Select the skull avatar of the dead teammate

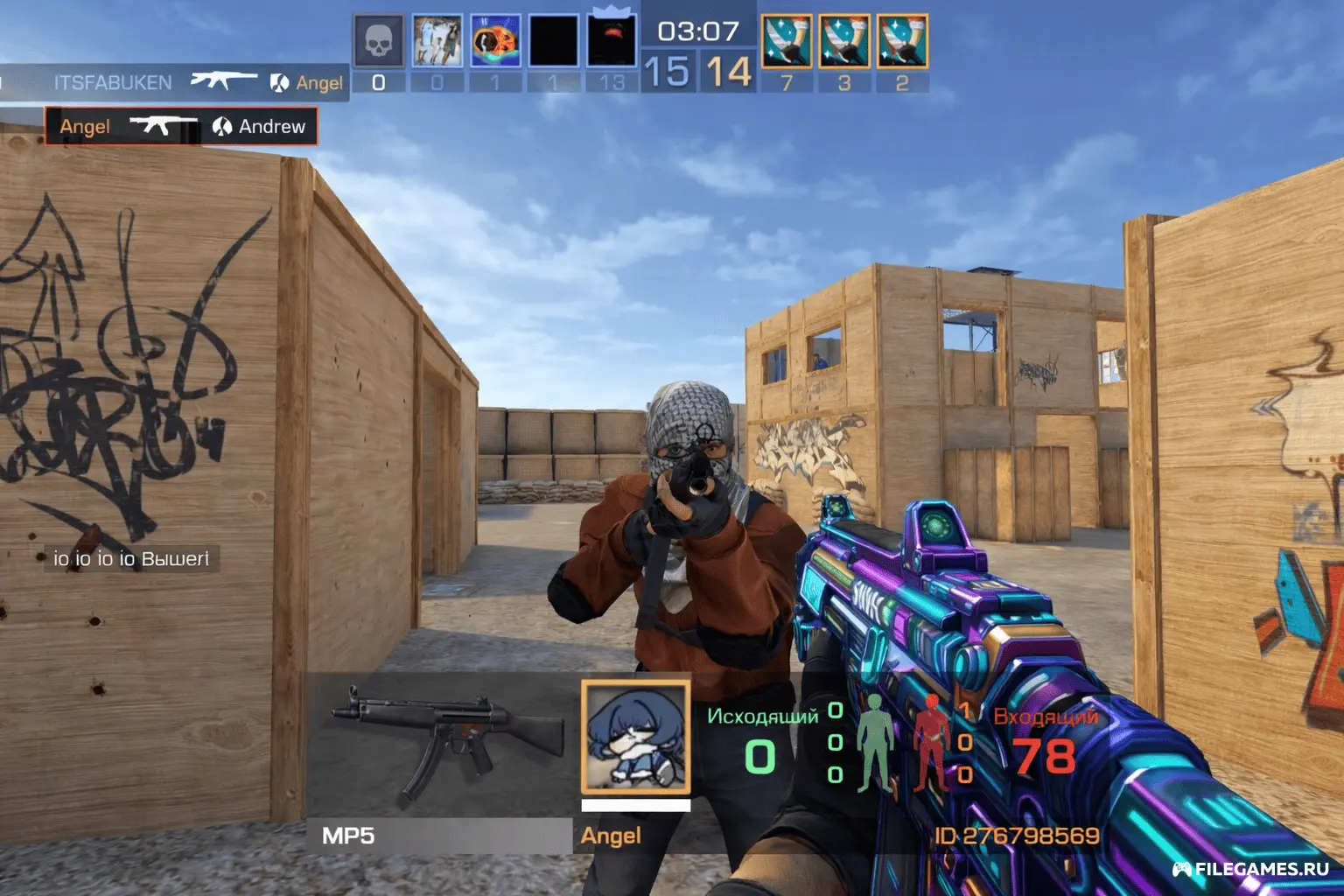[378, 40]
